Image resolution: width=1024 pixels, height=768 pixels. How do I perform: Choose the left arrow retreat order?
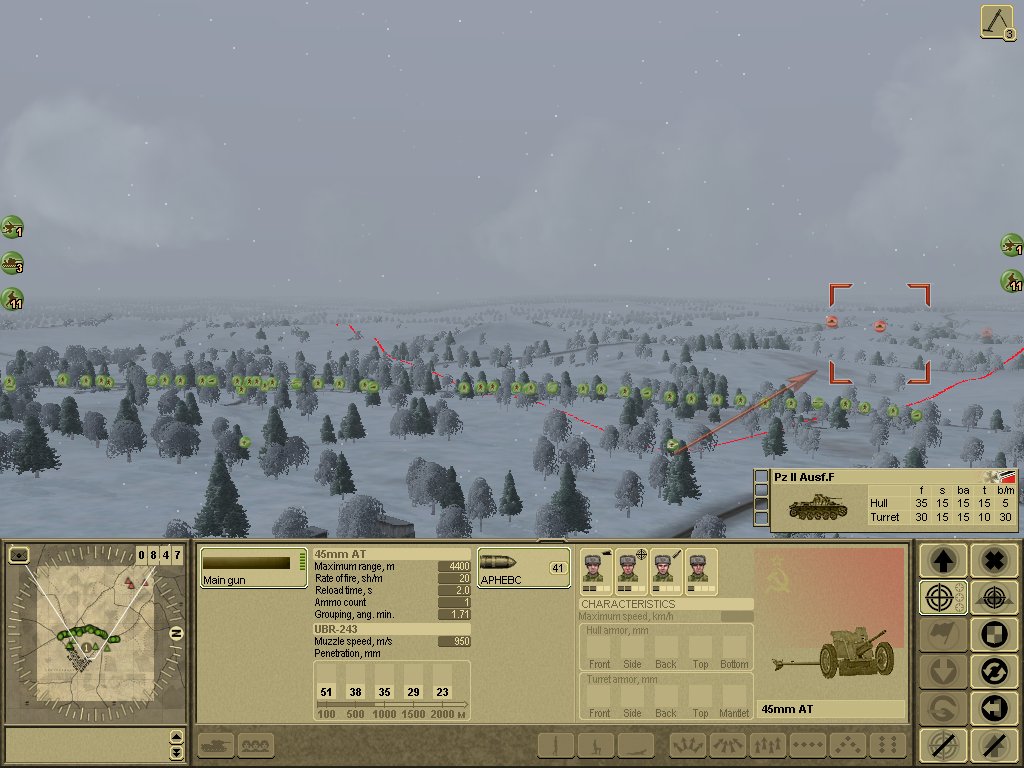click(x=993, y=708)
